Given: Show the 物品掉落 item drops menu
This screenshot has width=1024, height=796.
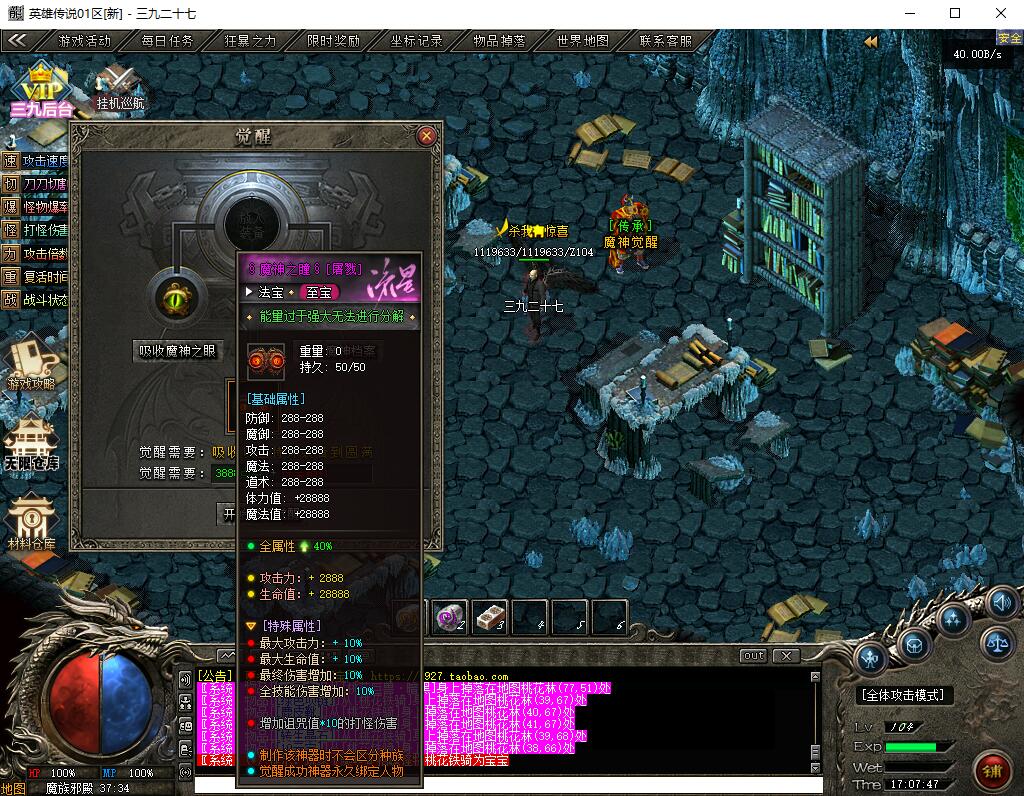Looking at the screenshot, I should [x=499, y=41].
